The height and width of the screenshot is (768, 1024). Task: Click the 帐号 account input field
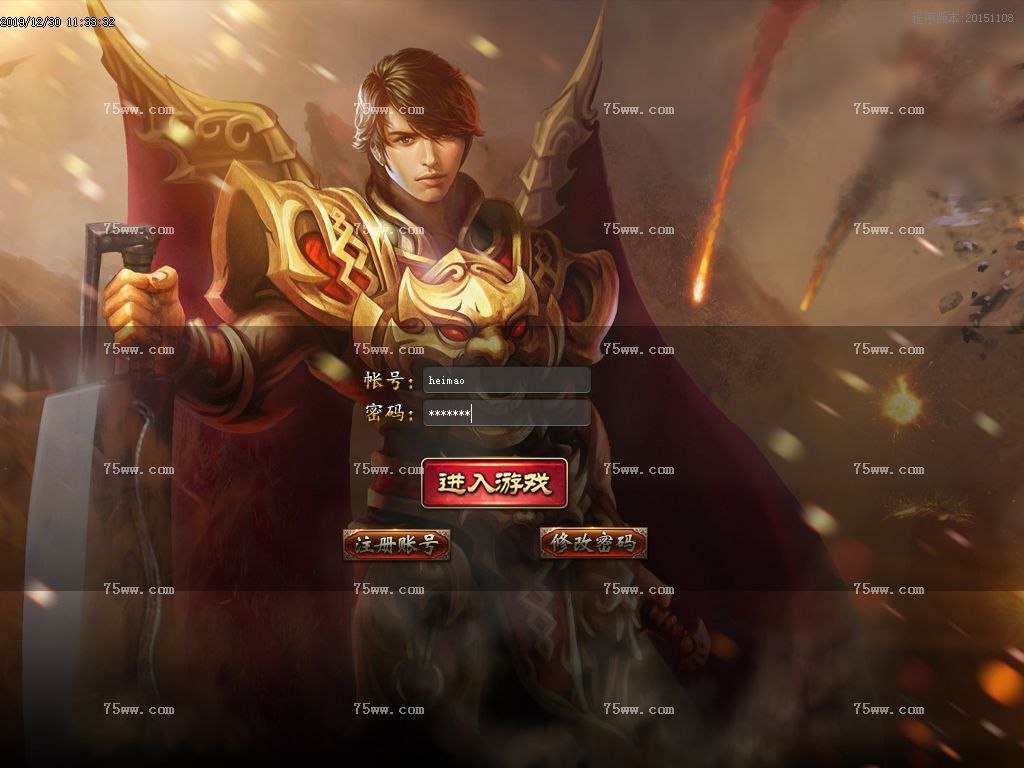click(x=506, y=380)
